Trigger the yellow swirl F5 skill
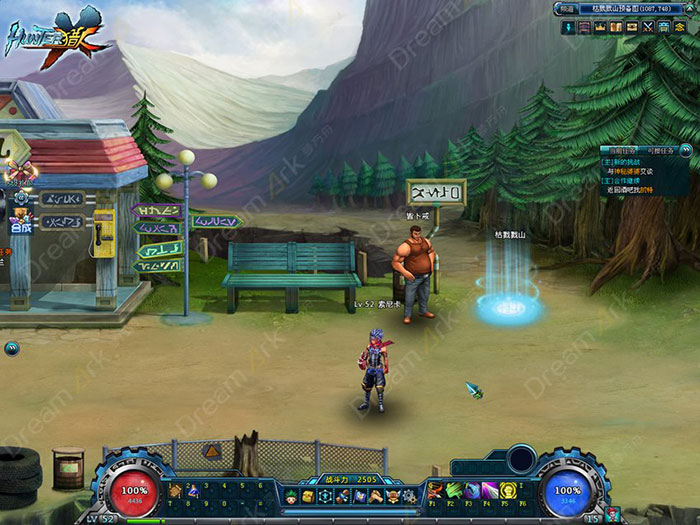 tap(508, 490)
